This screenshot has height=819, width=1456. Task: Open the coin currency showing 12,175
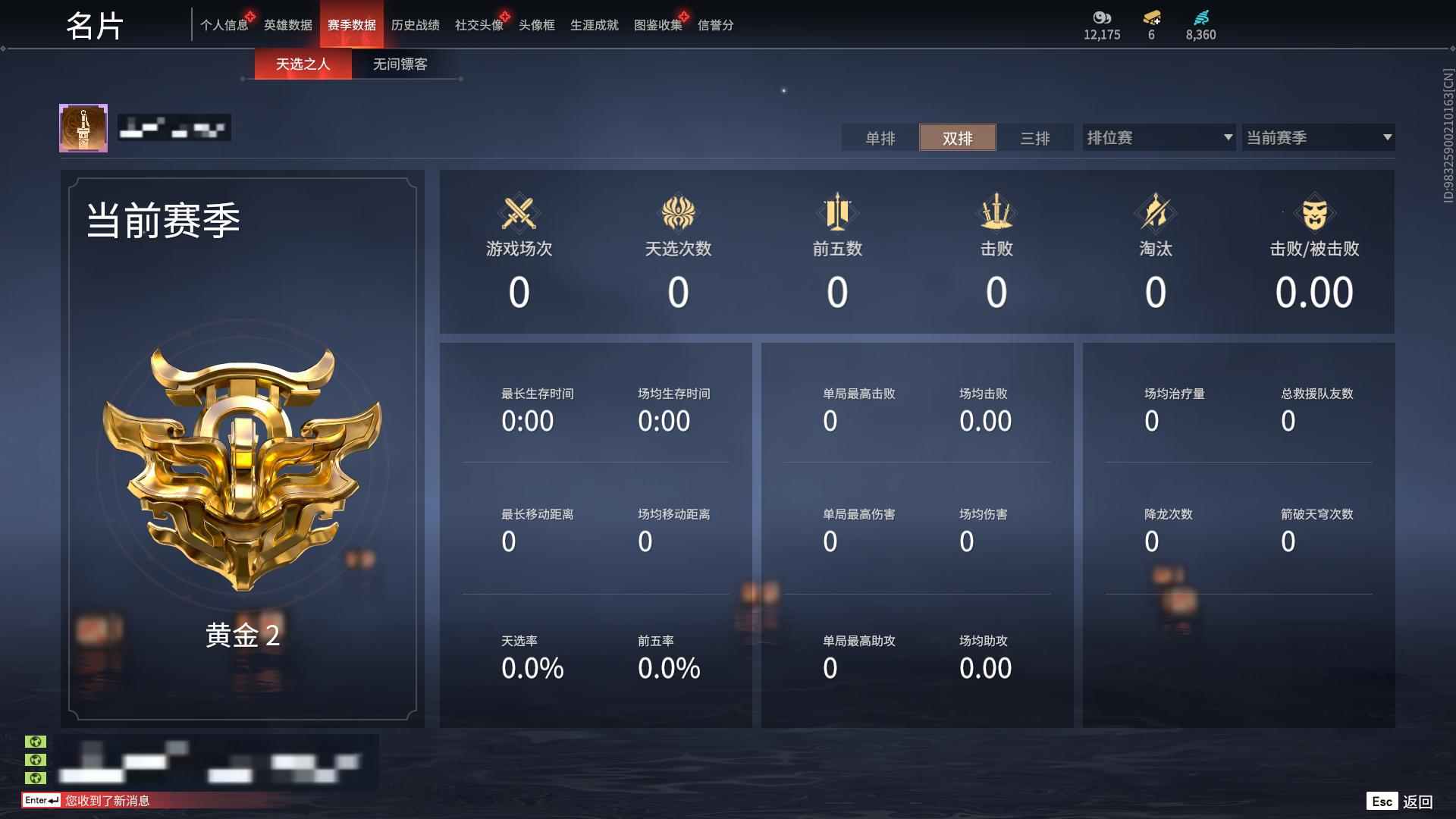click(1102, 18)
